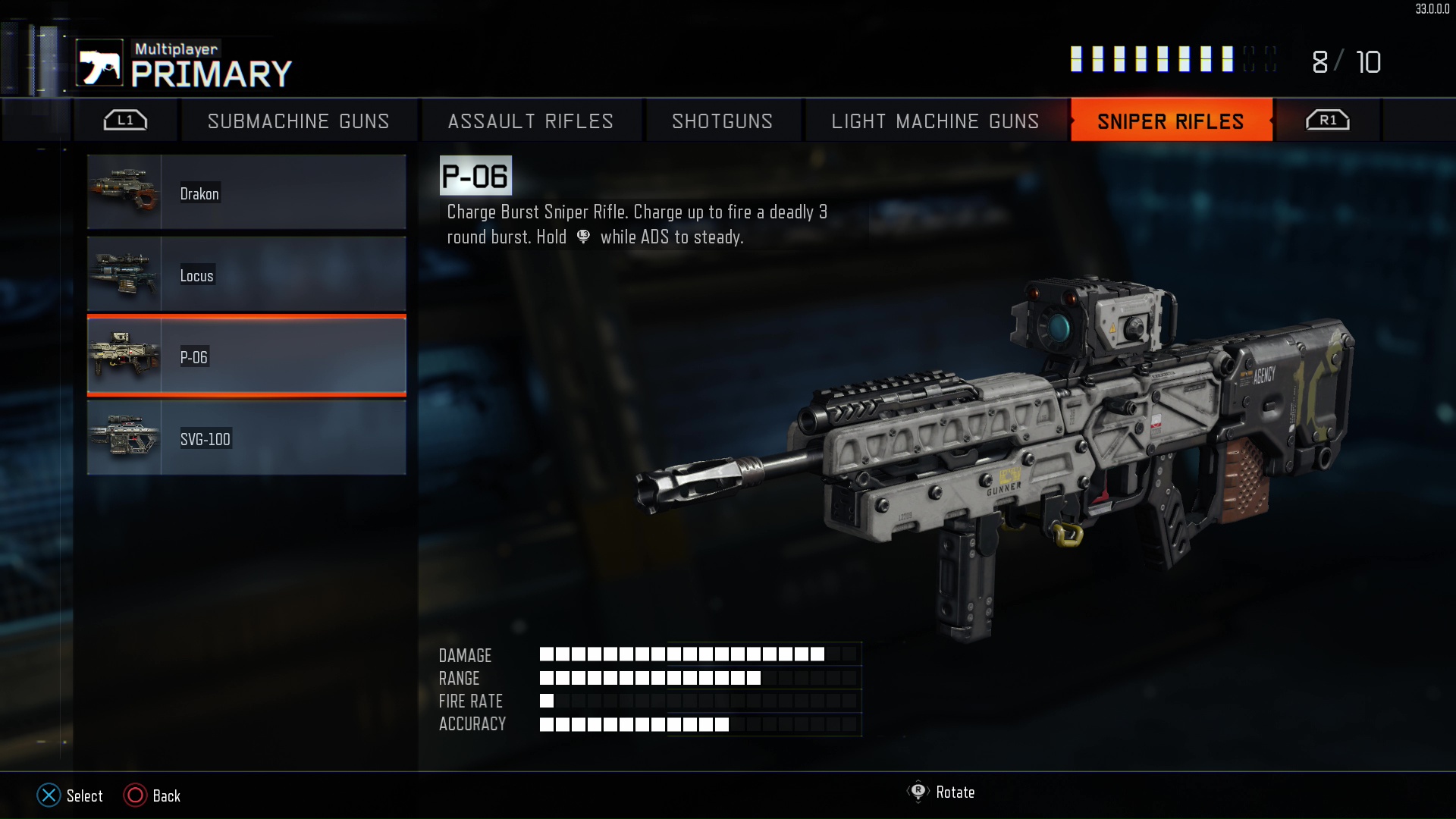Pick the P-06 weapon row

coord(246,356)
